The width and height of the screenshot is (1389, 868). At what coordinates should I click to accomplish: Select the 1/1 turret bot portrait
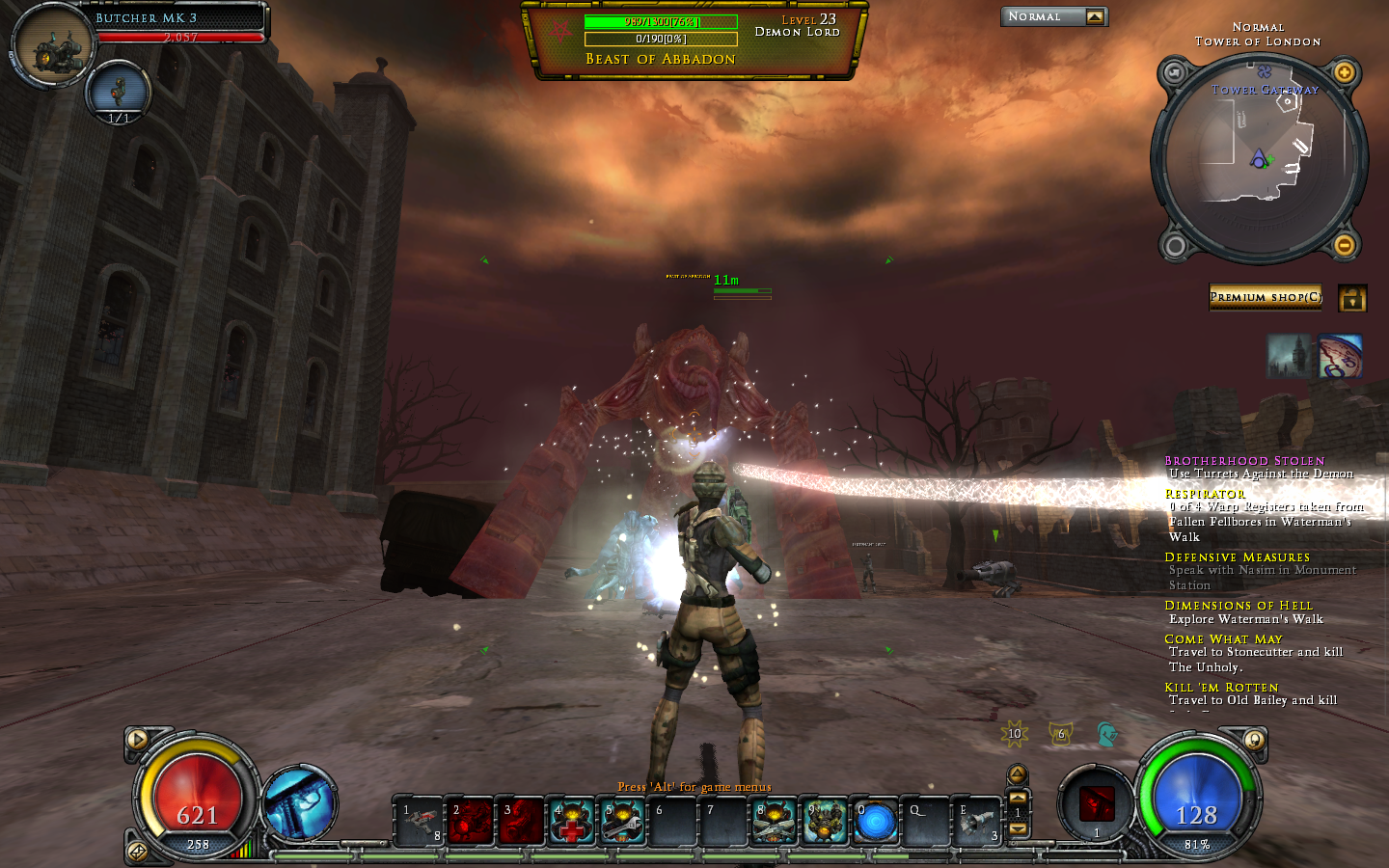pyautogui.click(x=118, y=91)
